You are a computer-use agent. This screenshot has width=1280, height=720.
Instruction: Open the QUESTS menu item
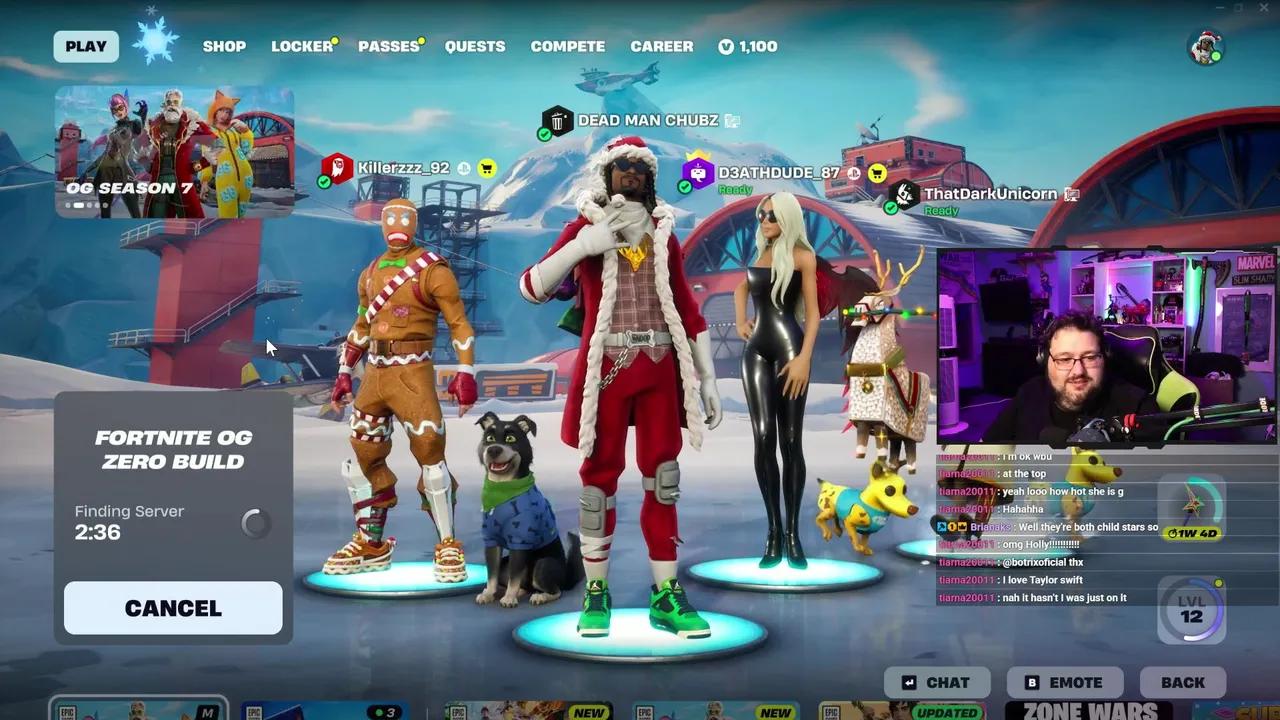(475, 45)
